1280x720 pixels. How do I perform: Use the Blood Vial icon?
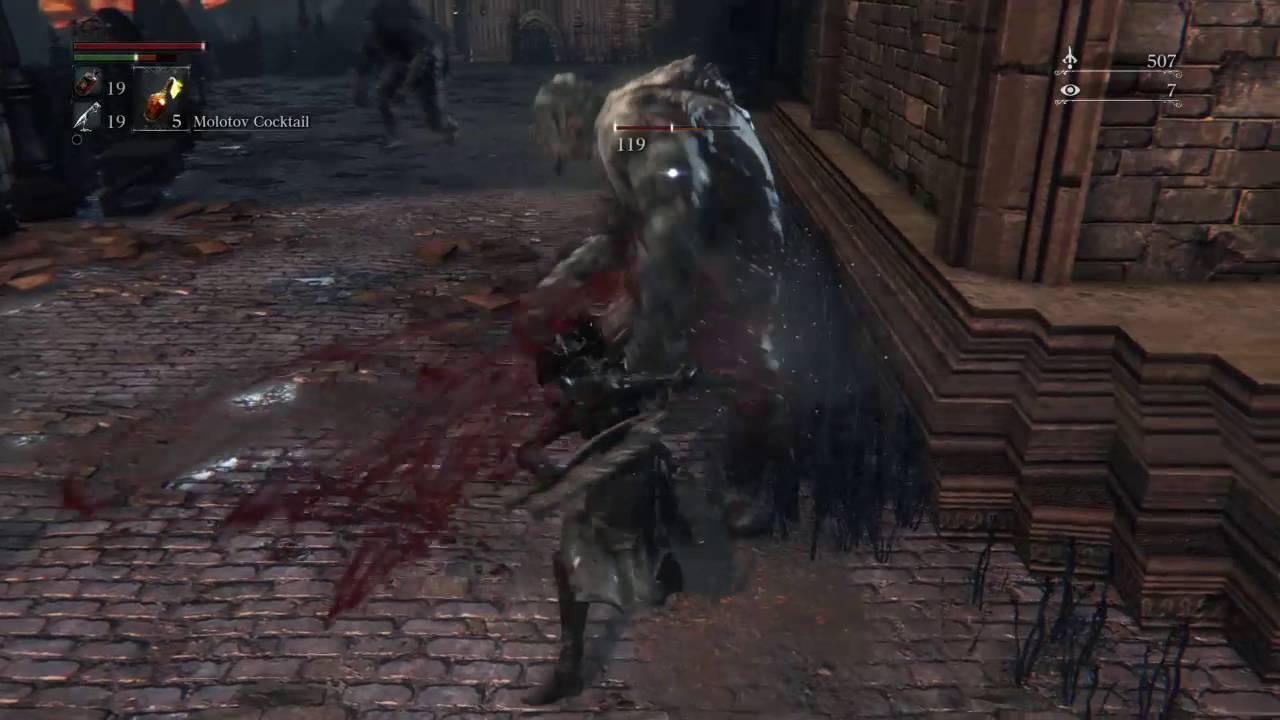click(87, 86)
